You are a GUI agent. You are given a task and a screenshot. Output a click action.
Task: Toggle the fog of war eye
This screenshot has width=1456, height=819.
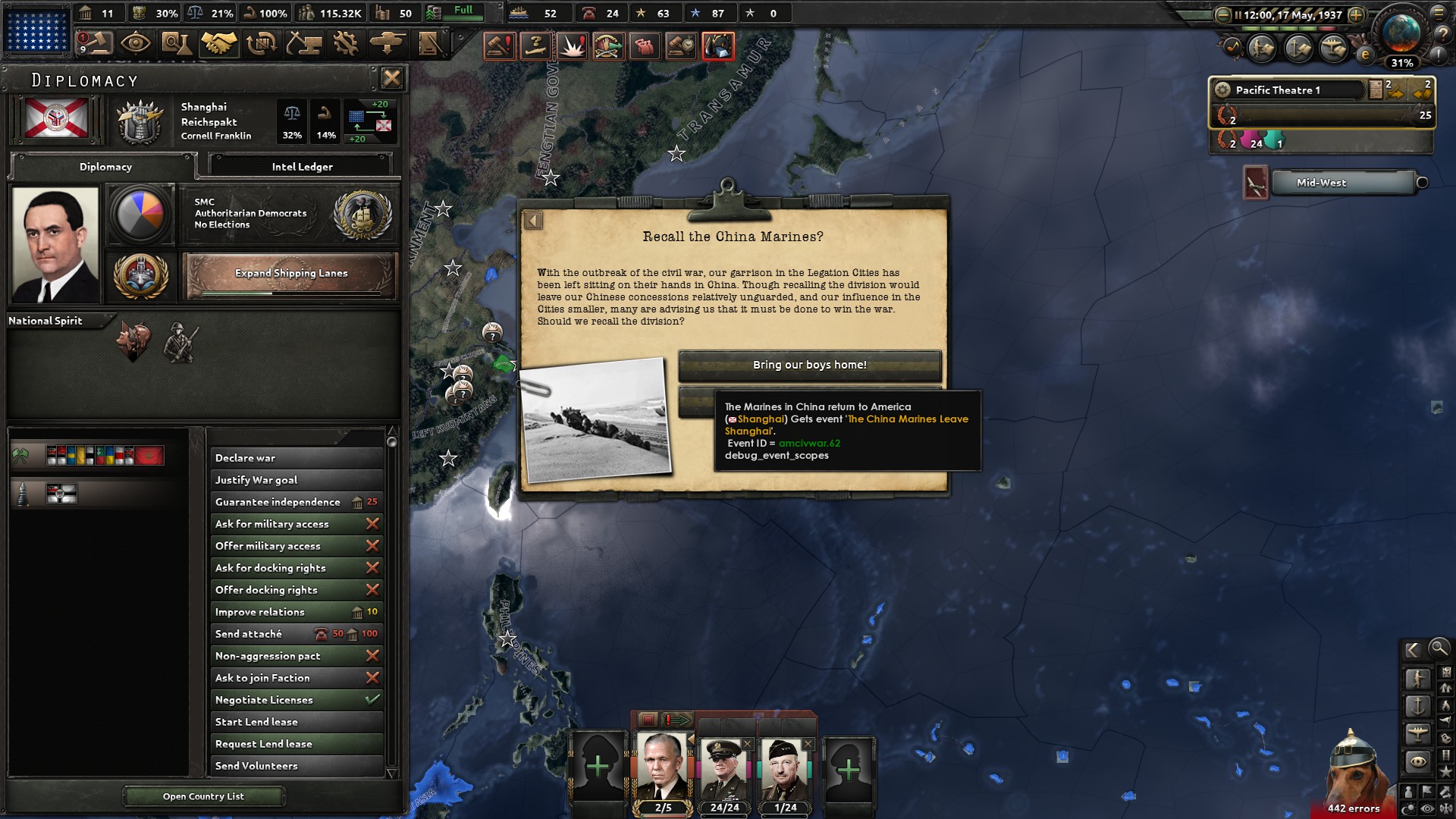tap(1426, 807)
